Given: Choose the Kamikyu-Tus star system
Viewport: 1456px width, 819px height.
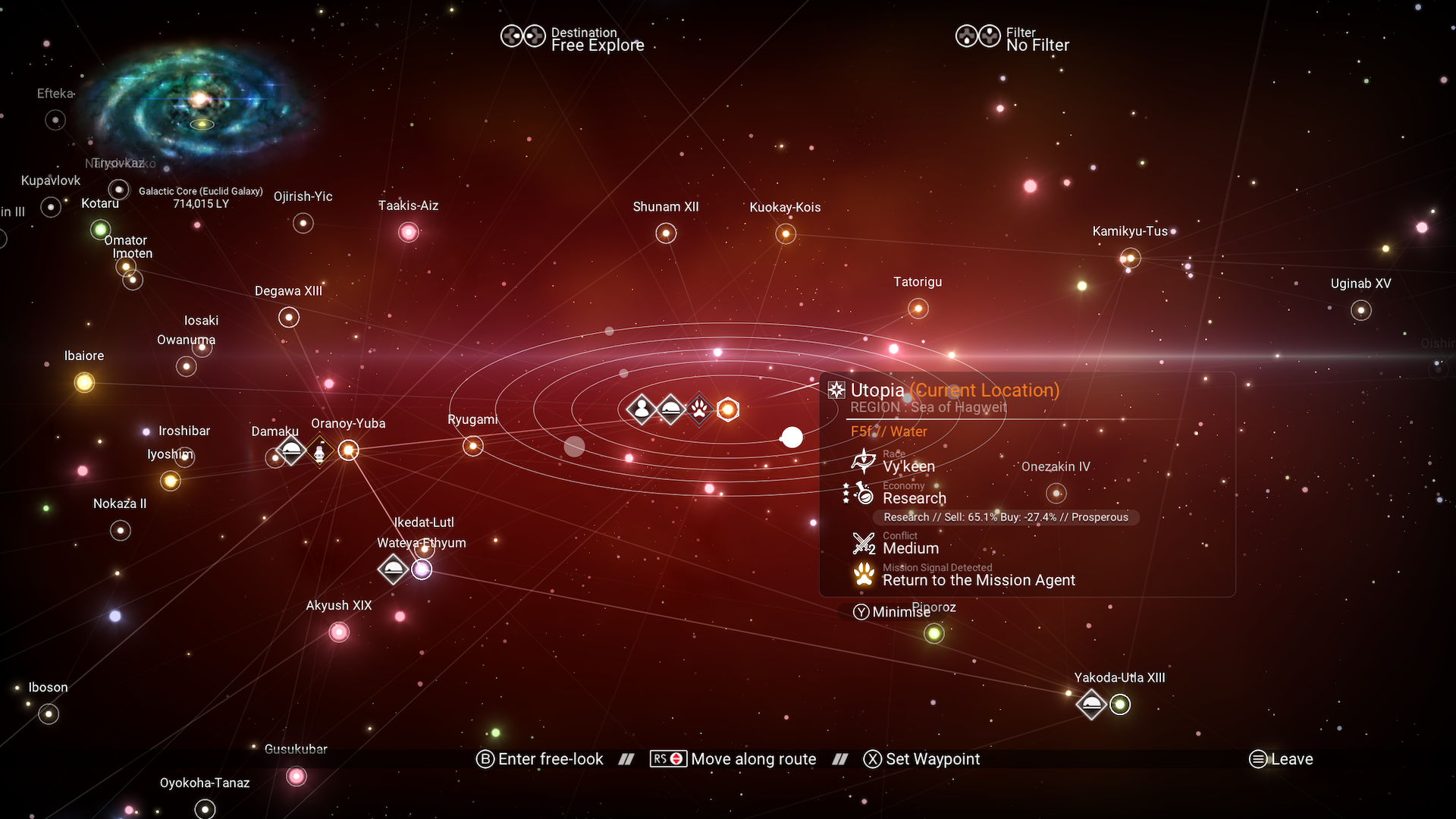Looking at the screenshot, I should (x=1130, y=259).
